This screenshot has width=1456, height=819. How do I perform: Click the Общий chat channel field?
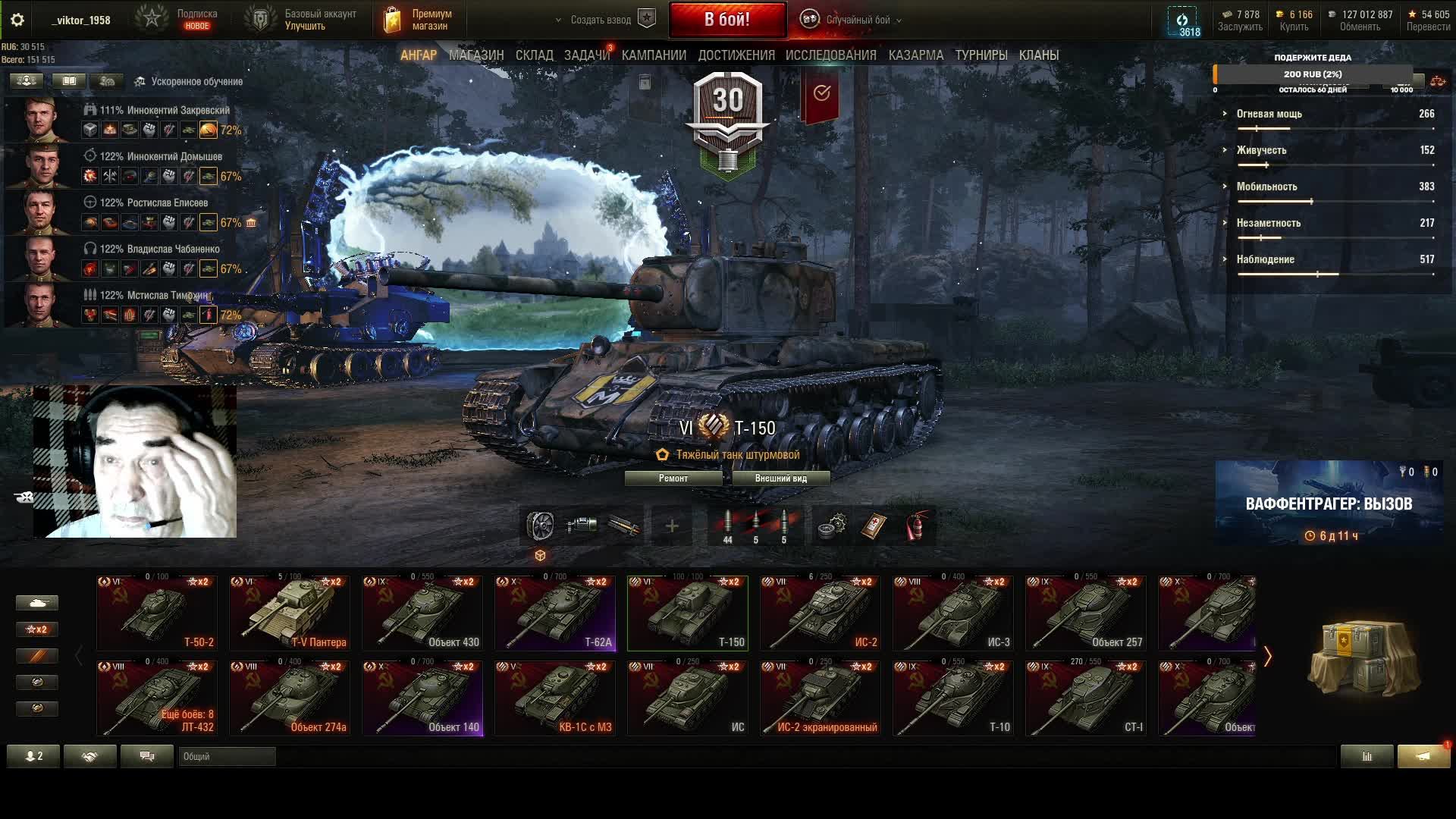(x=227, y=756)
